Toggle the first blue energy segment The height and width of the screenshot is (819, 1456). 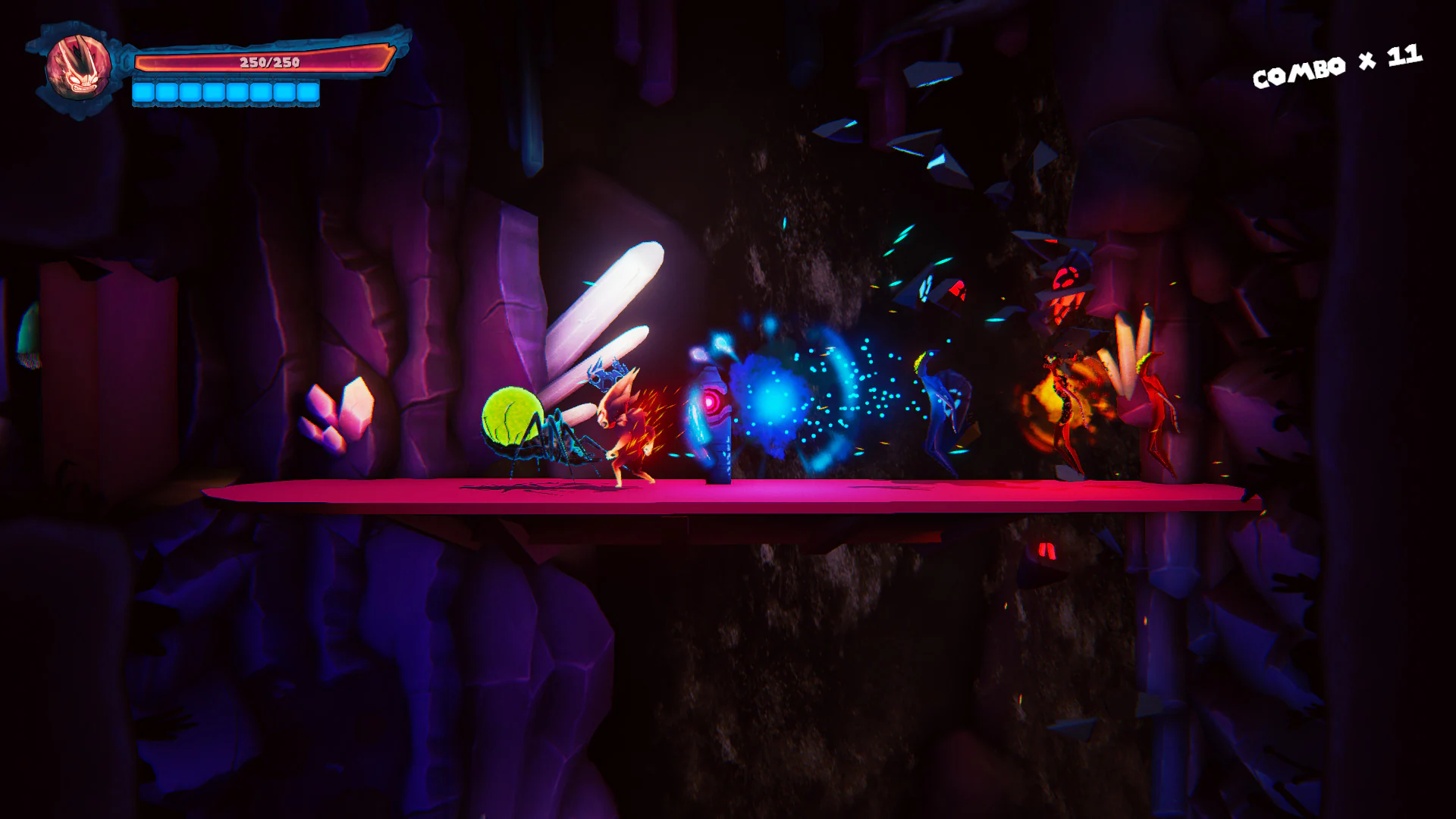144,93
